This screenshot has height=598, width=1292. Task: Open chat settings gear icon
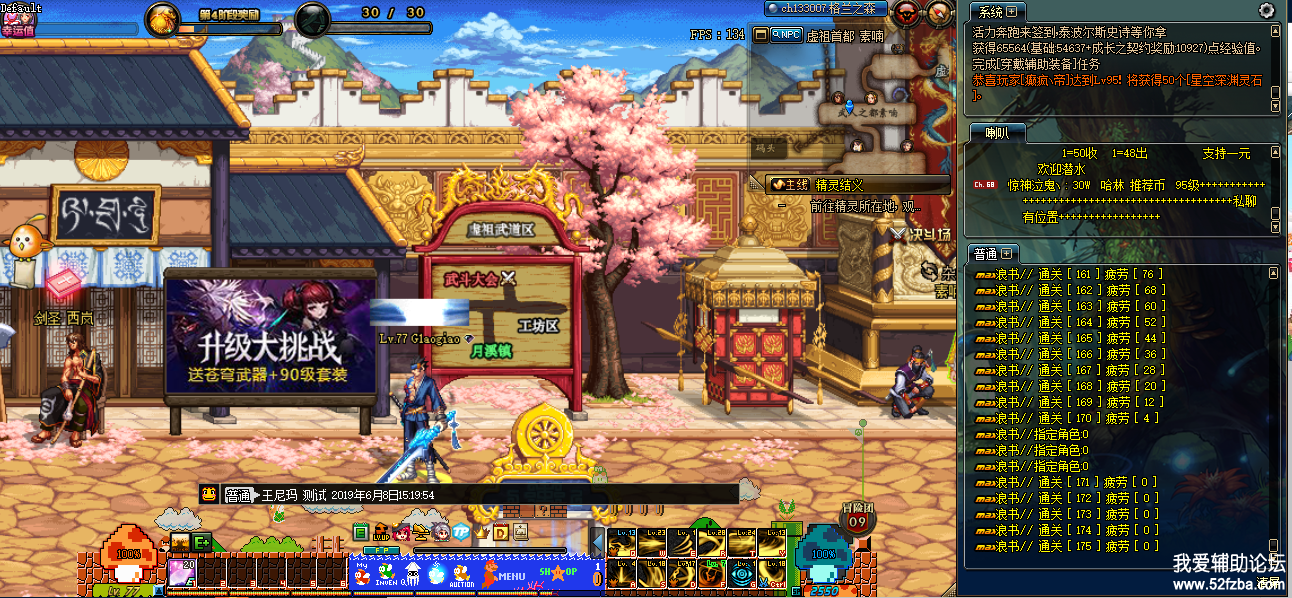(x=1266, y=11)
